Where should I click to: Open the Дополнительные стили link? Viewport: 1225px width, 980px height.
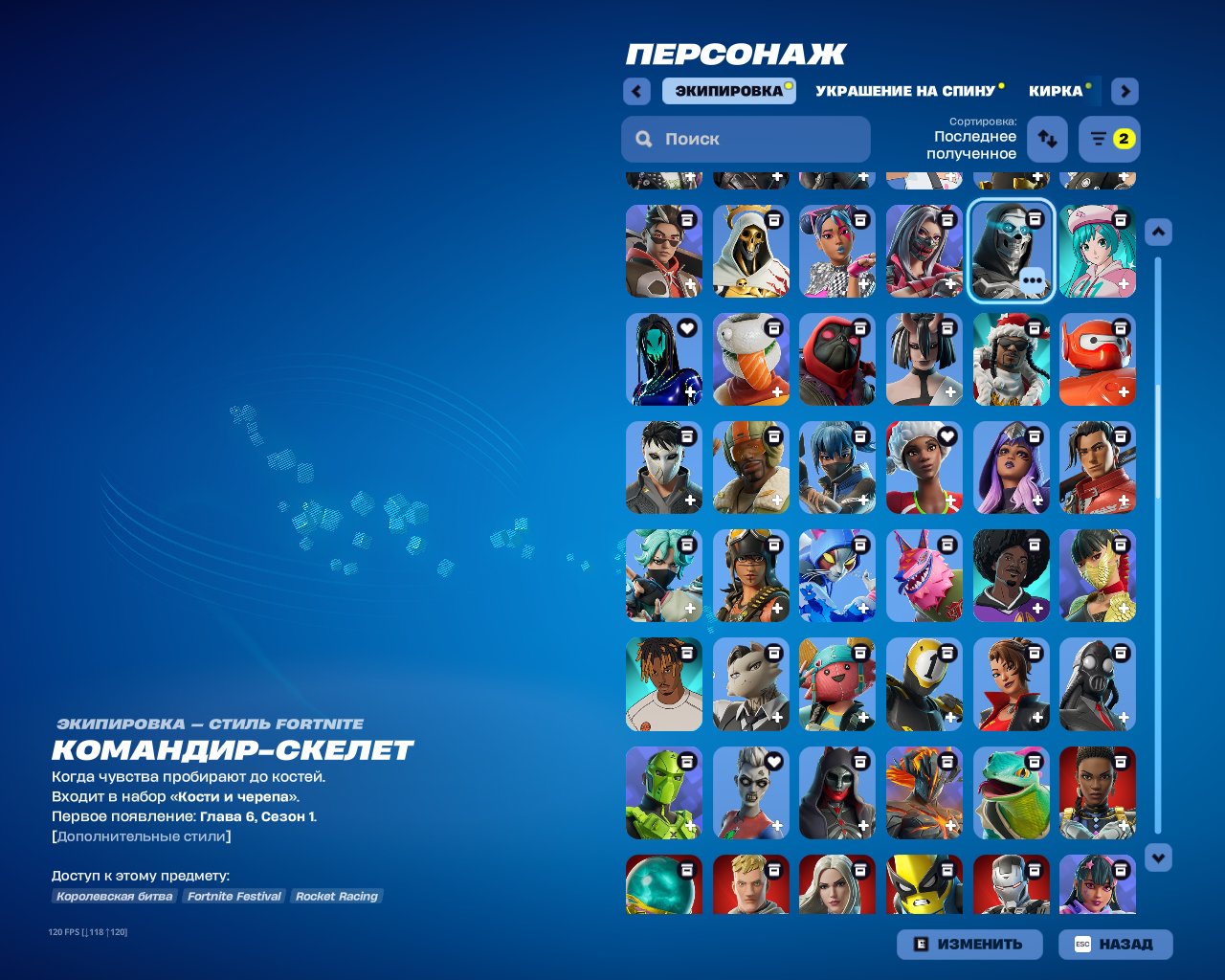141,835
